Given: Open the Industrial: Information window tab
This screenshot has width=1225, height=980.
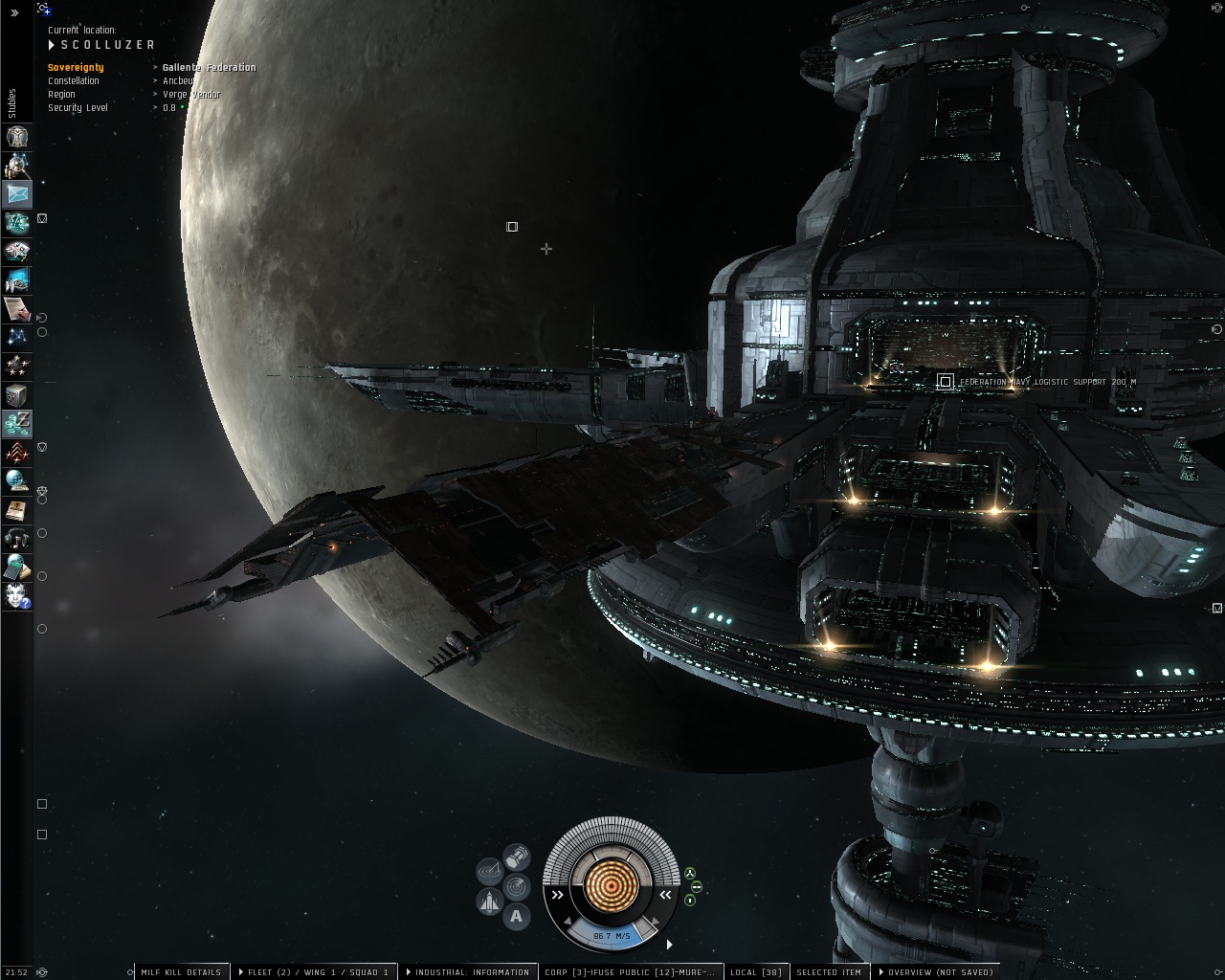Looking at the screenshot, I should tap(471, 972).
